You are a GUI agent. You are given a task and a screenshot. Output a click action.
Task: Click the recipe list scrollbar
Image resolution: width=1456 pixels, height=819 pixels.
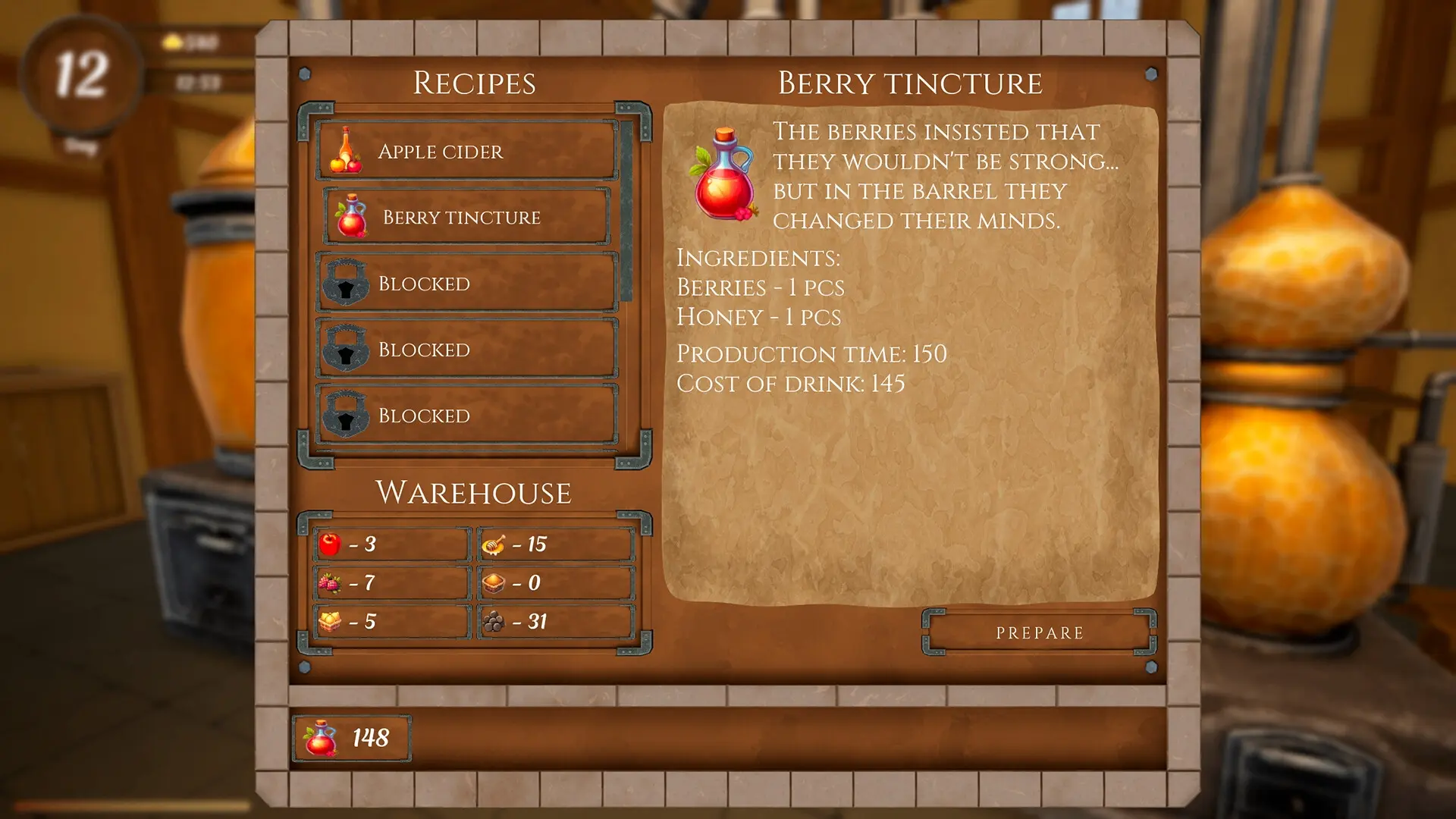(627, 212)
